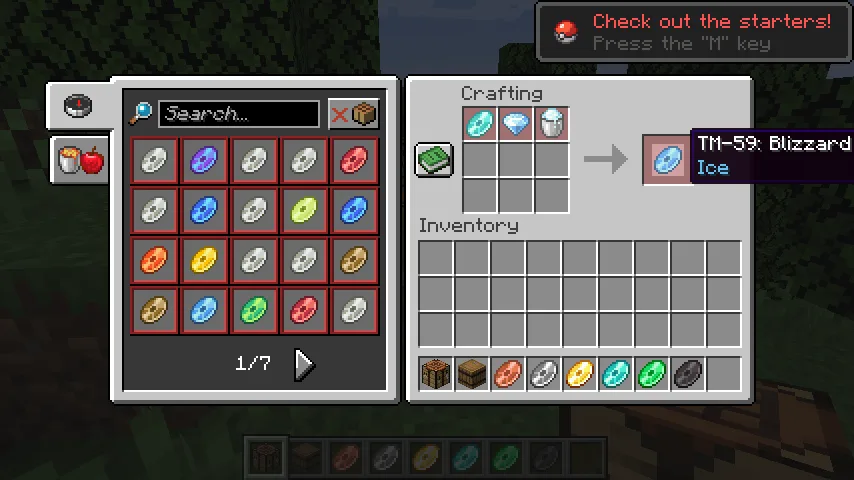Select the yellow disc recipe in the book

pyautogui.click(x=205, y=261)
